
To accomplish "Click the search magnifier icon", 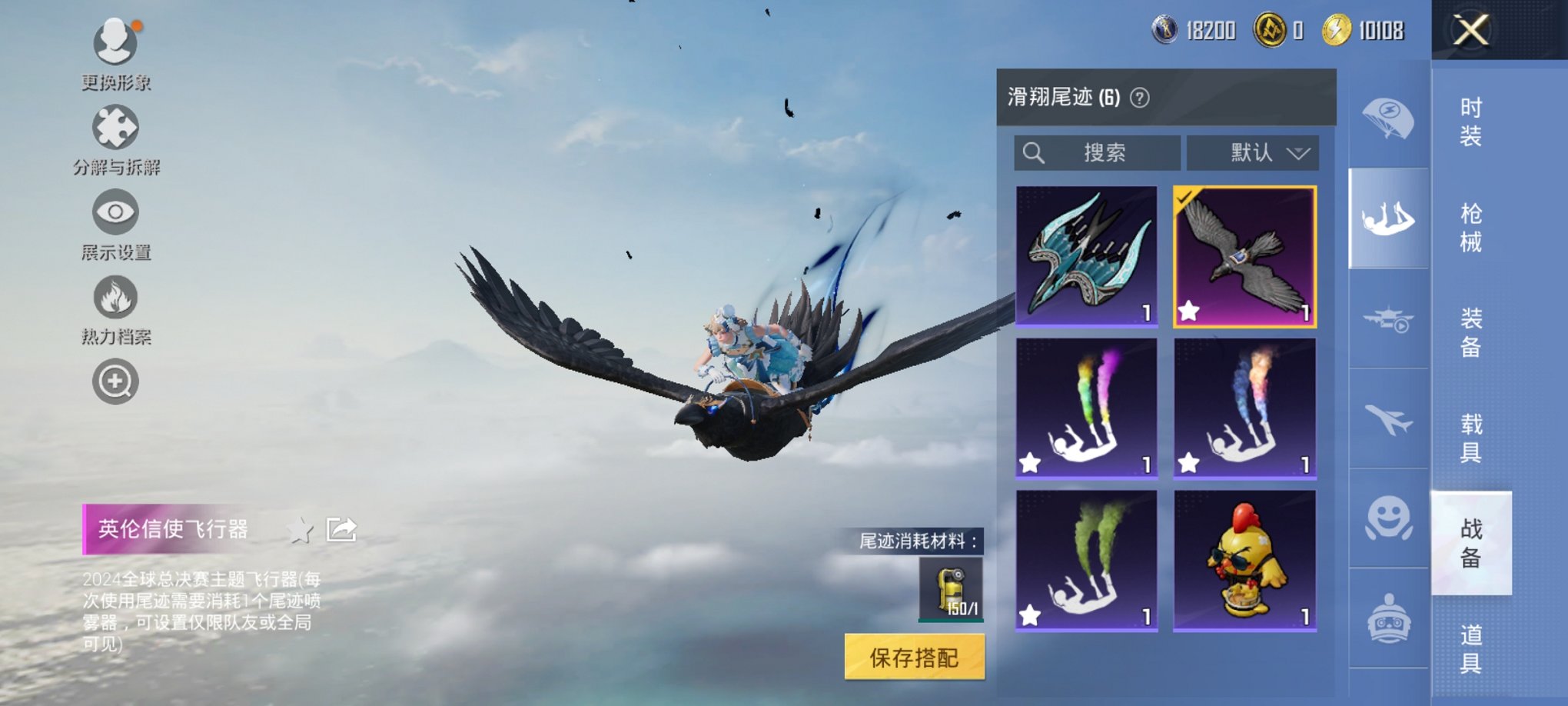I will (x=1034, y=152).
